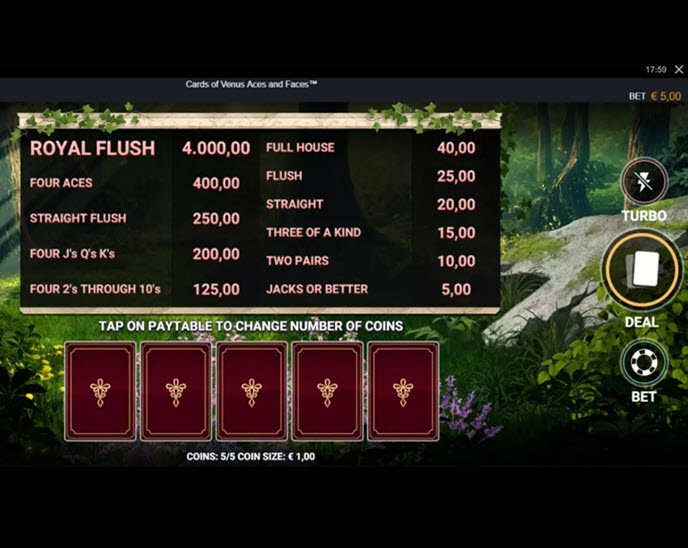Click the Full House payout row
688x548 pixels.
click(x=370, y=147)
